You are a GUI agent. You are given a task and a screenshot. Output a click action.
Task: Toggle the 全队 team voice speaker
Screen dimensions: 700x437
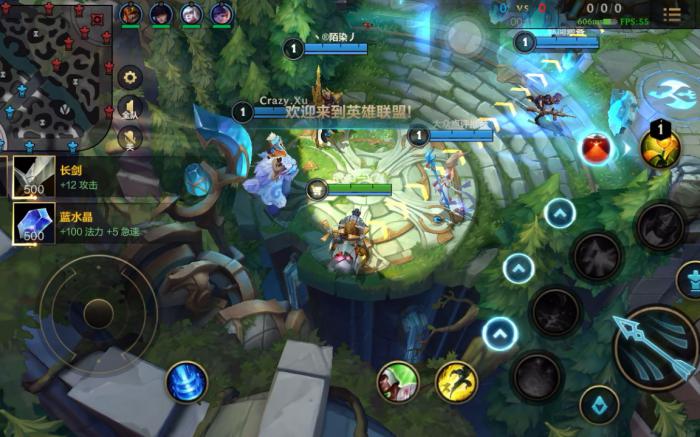(130, 108)
